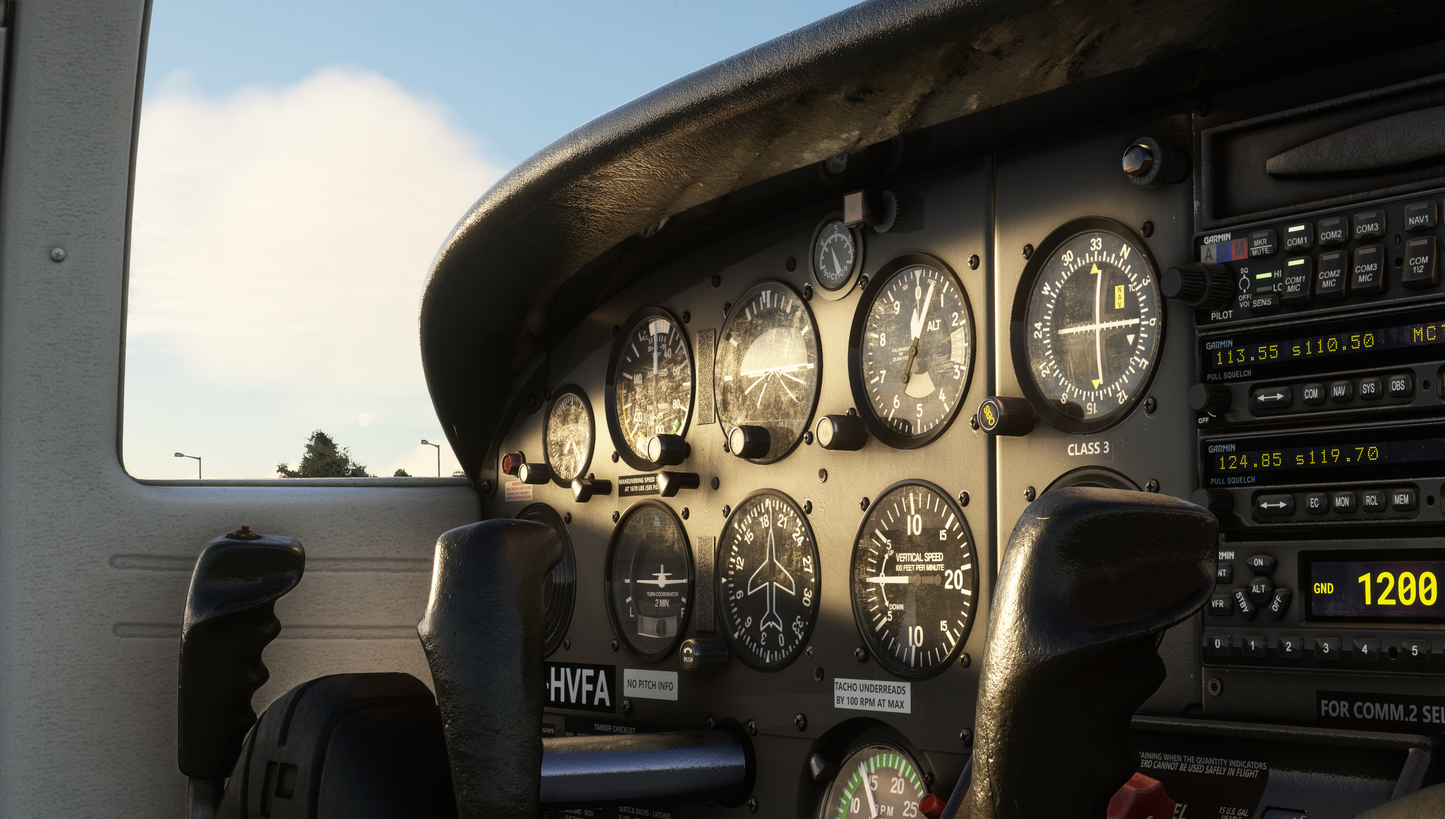Turn the transponder ON

point(1260,563)
